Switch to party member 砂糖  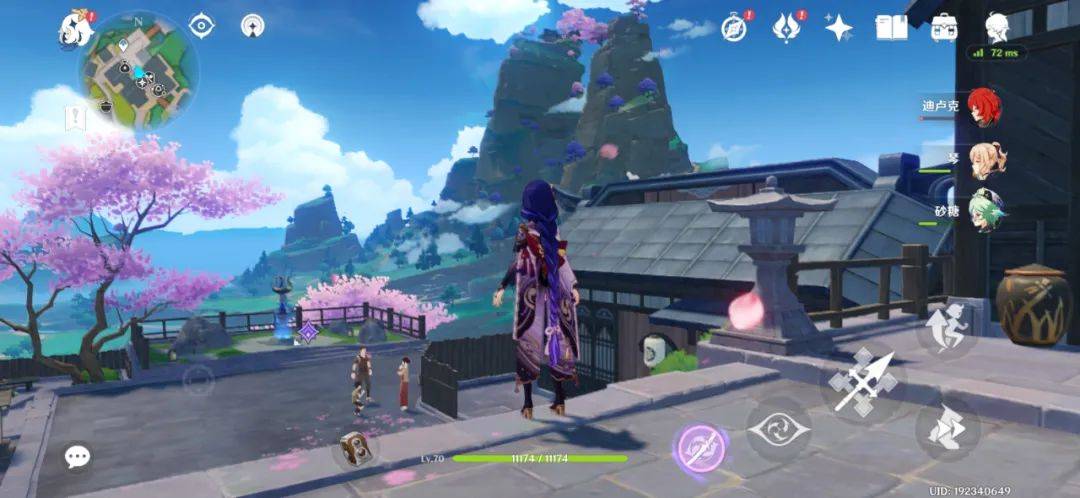pos(986,212)
